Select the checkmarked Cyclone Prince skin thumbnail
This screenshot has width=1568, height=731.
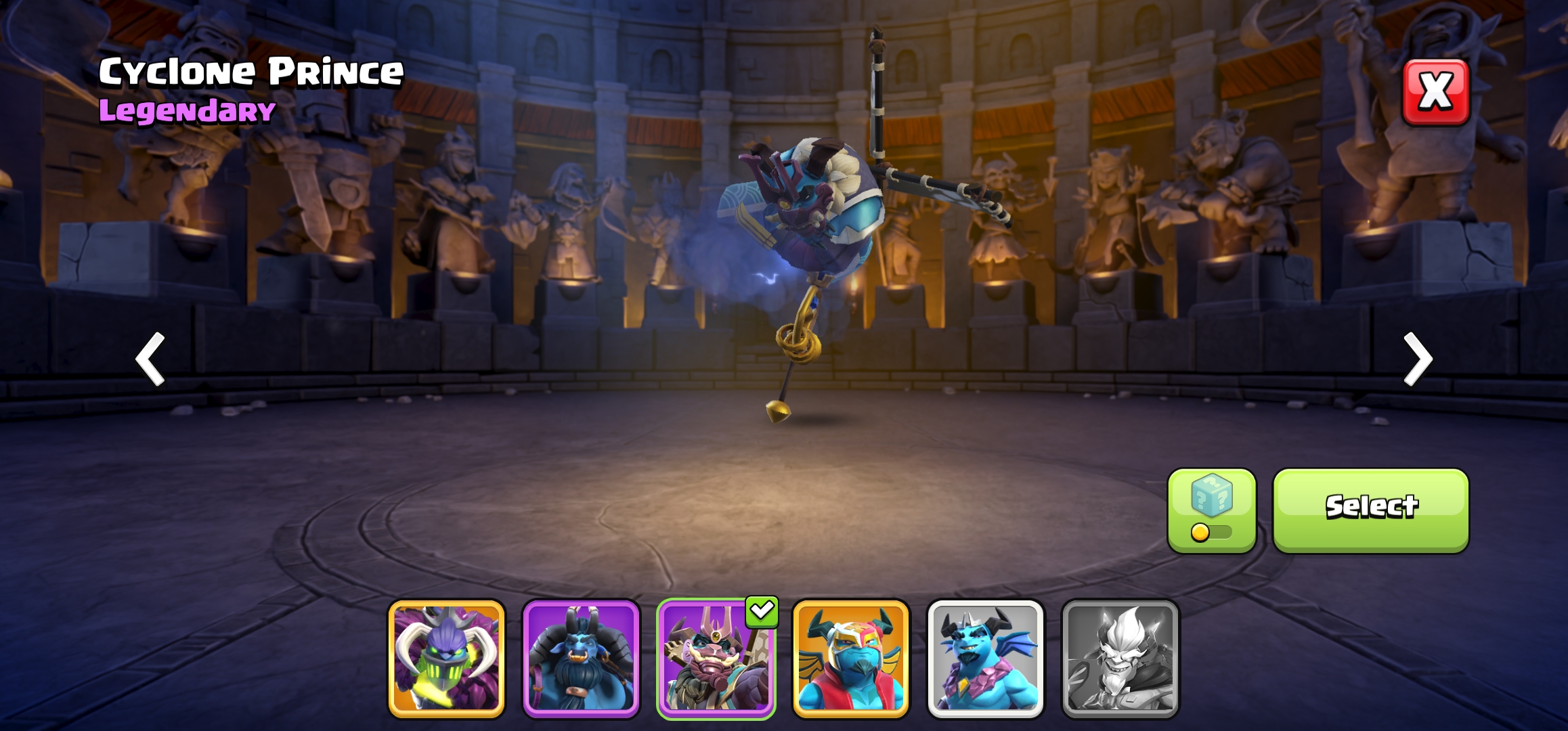click(716, 658)
